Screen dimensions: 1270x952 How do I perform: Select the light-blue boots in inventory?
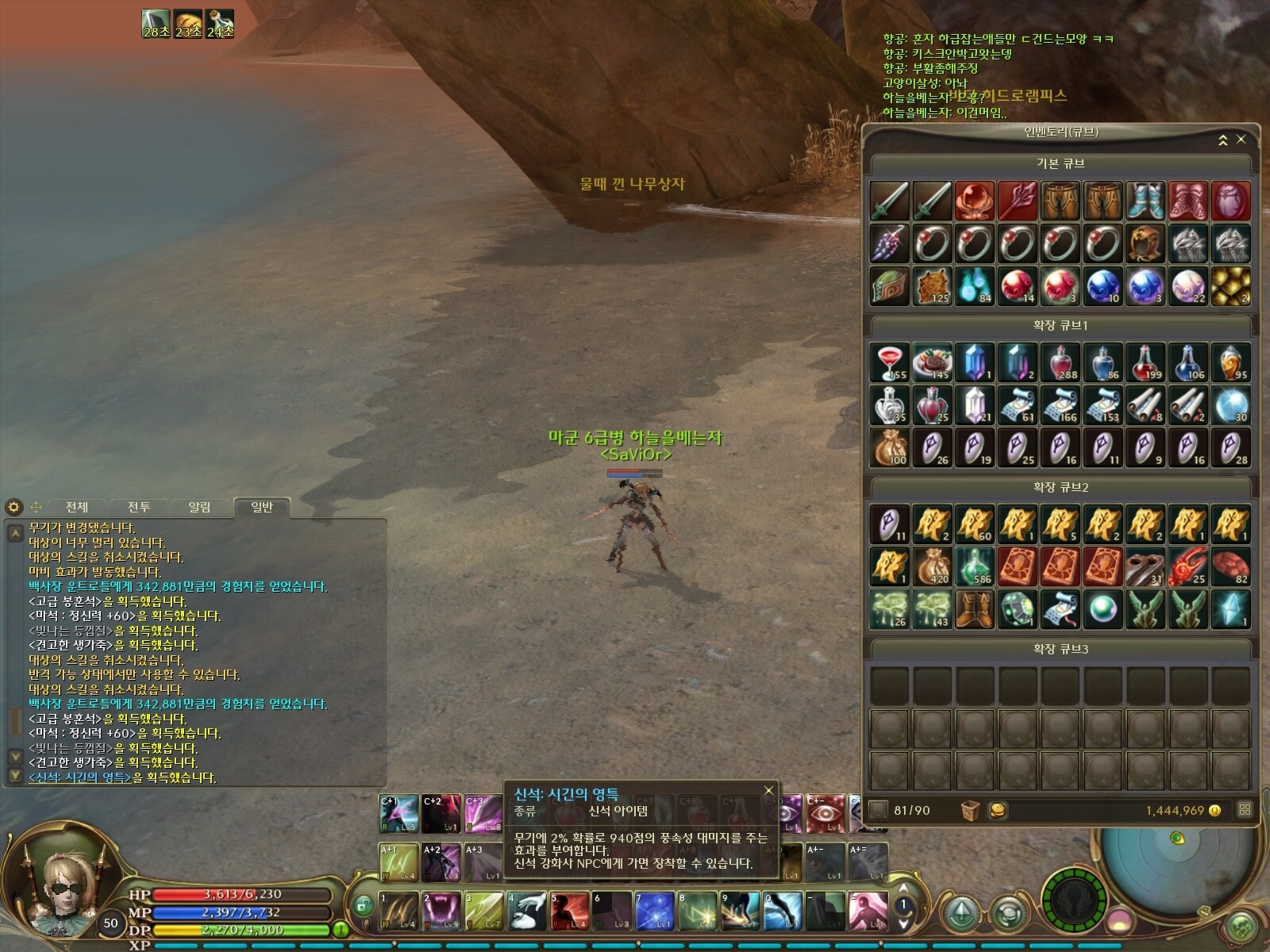tap(1145, 200)
